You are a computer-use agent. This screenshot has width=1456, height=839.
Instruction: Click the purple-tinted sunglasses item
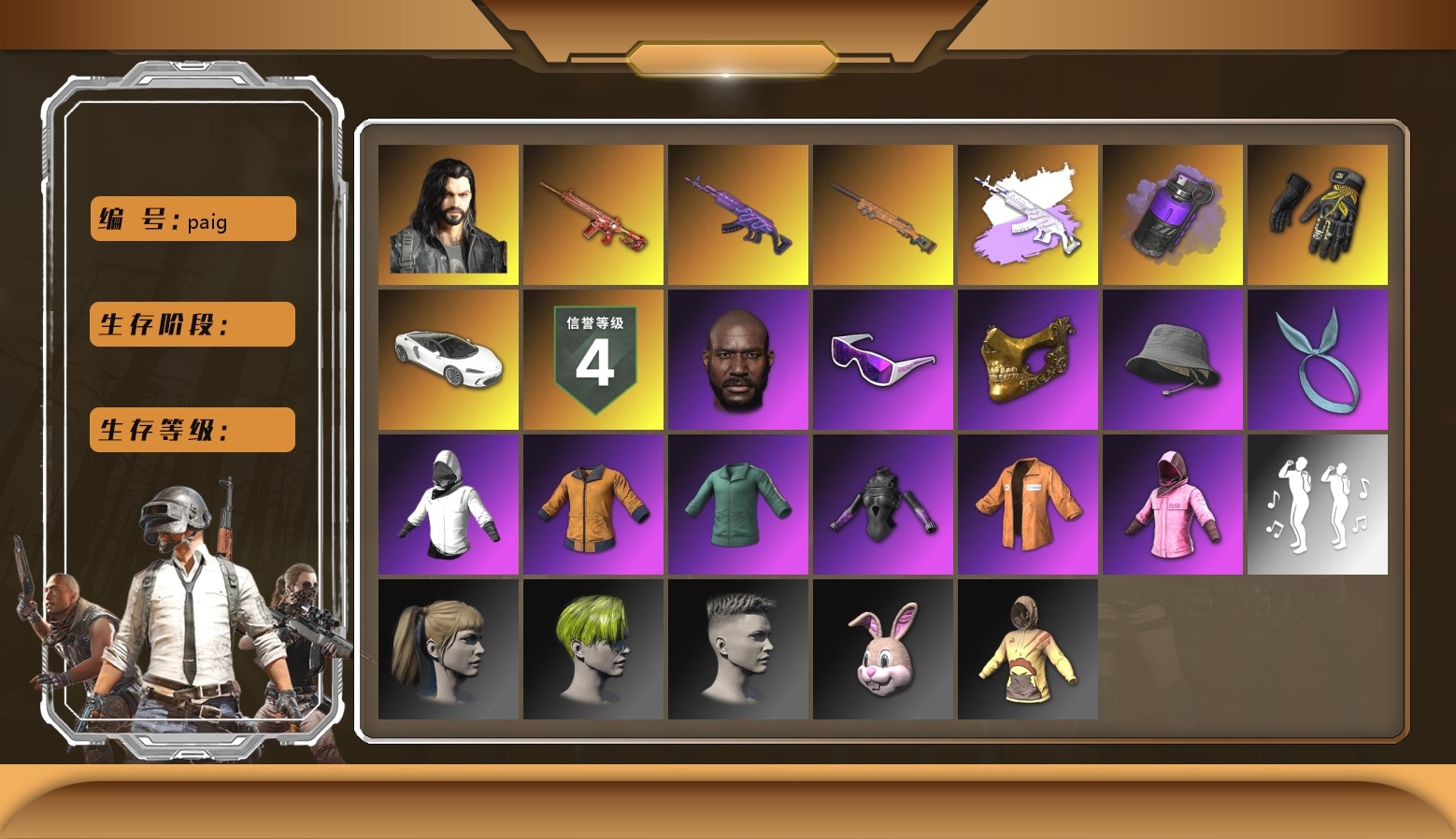[x=882, y=358]
